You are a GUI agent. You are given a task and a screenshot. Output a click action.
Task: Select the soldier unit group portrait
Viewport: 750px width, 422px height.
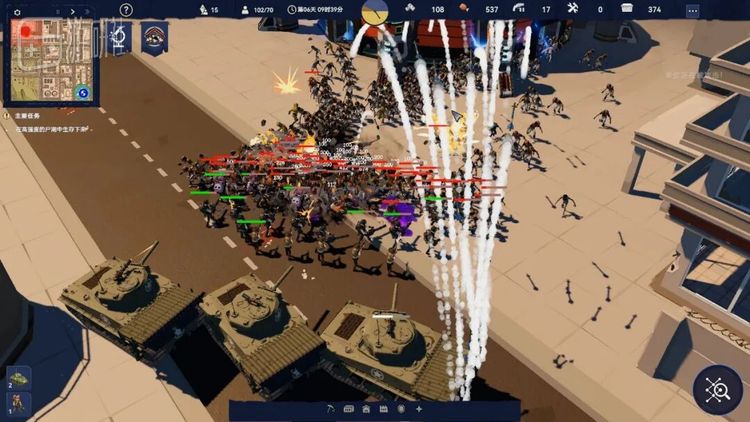18,404
